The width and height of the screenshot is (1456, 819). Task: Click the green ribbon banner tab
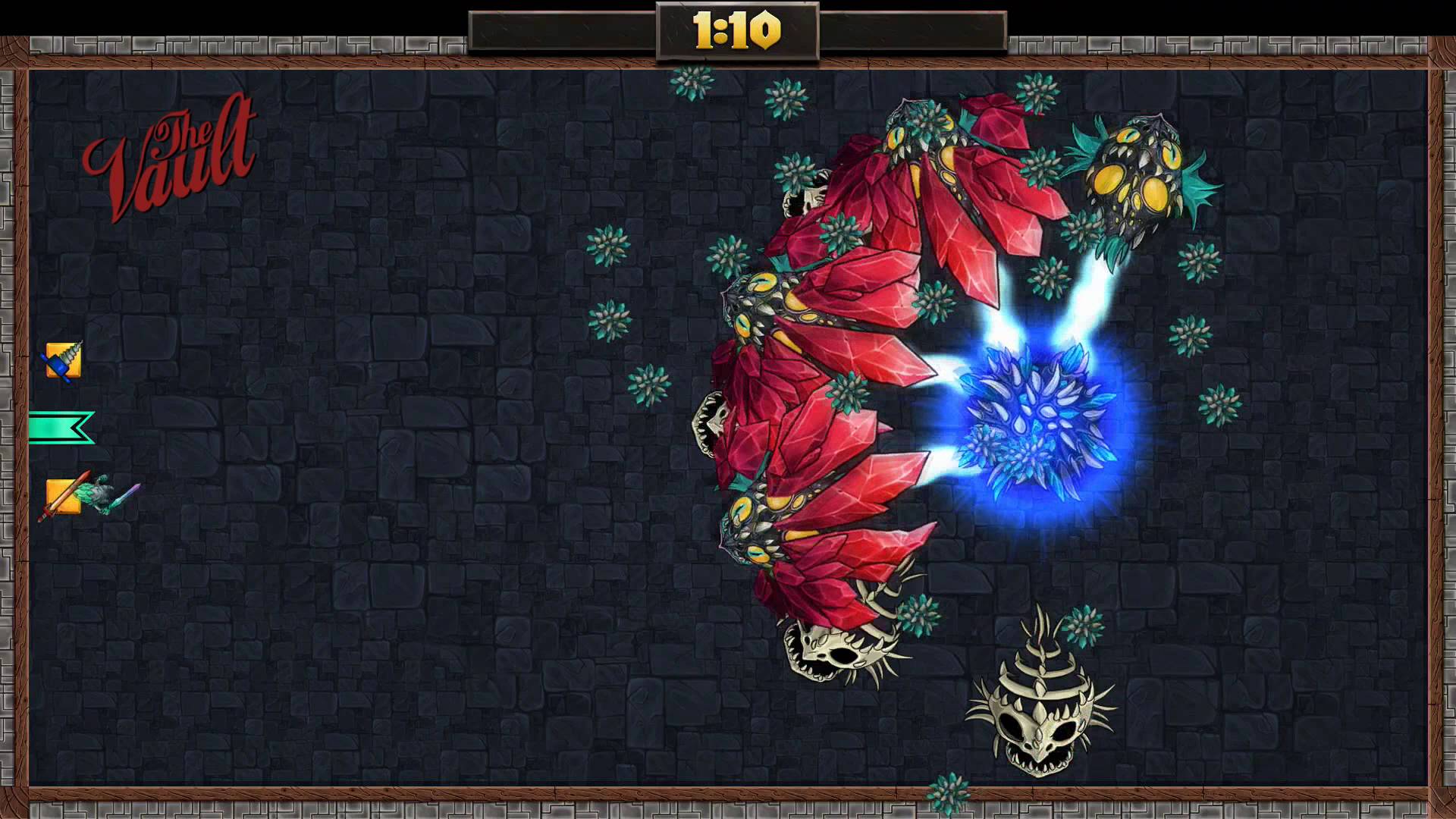tap(61, 428)
